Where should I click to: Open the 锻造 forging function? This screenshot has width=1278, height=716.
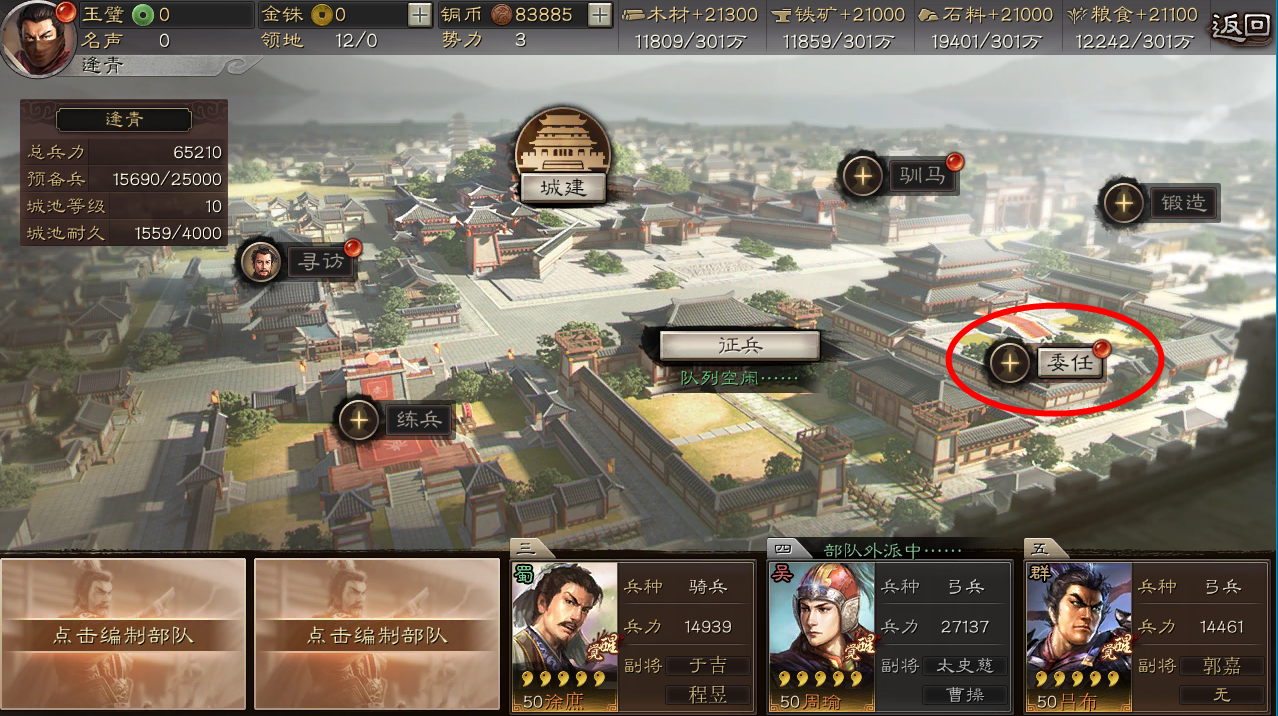1183,203
